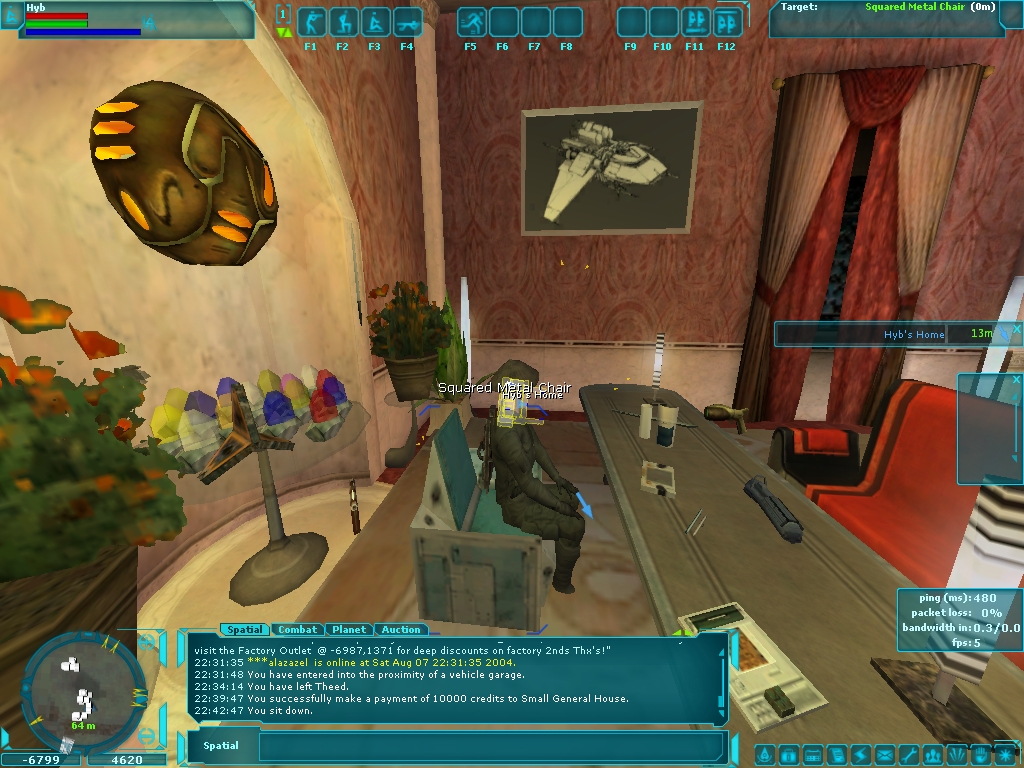The image size is (1024, 768).
Task: Open the wrench options icon
Action: [x=908, y=755]
